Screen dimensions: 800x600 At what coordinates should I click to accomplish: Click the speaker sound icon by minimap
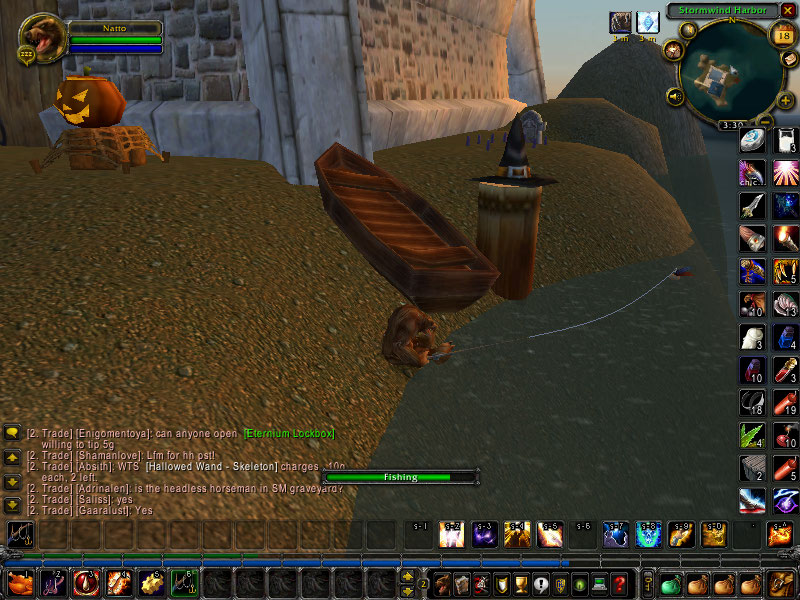[676, 97]
